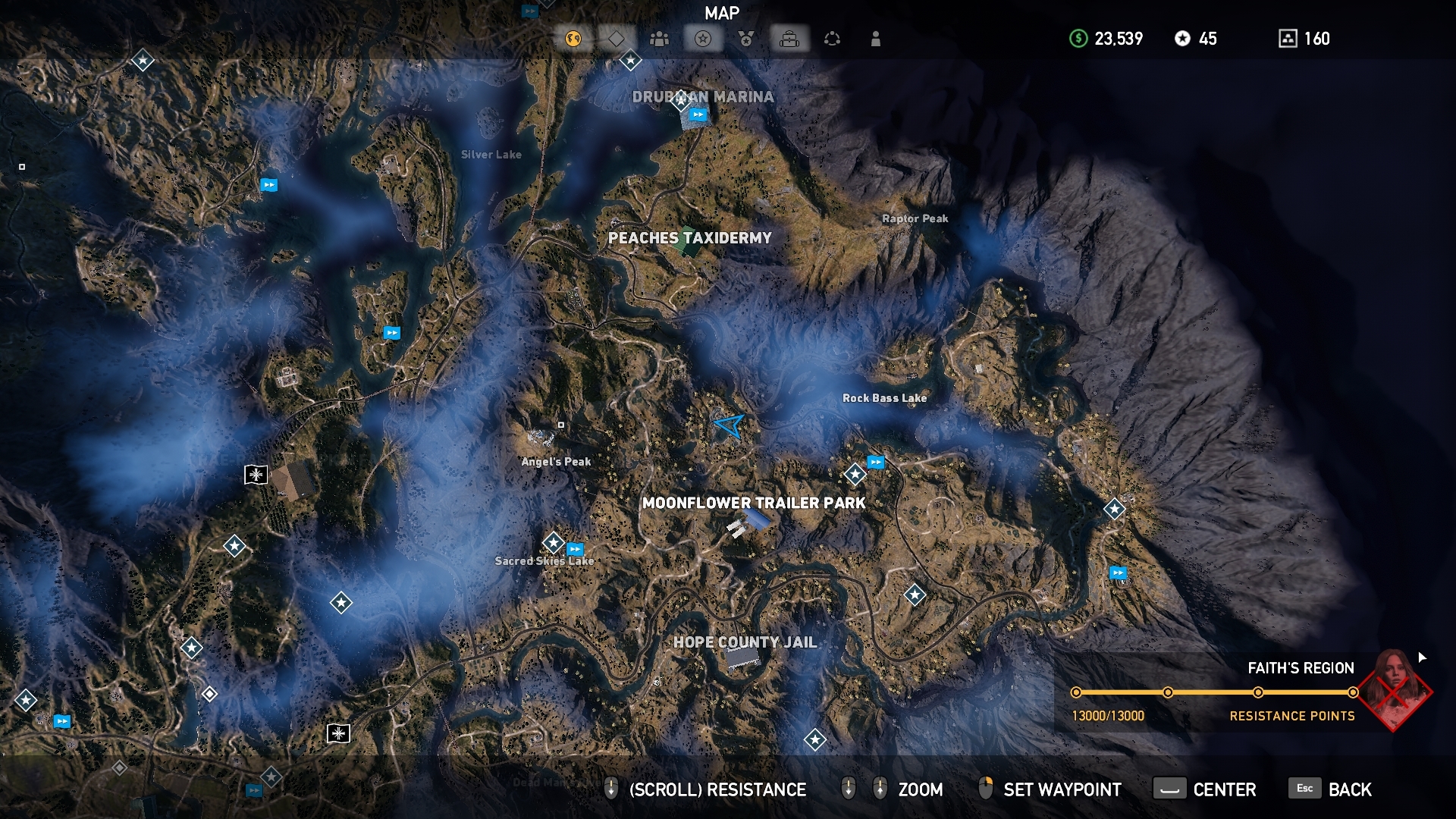Screen dimensions: 1456x819
Task: Click the fast travel marker at Drubman Marina
Action: (x=697, y=116)
